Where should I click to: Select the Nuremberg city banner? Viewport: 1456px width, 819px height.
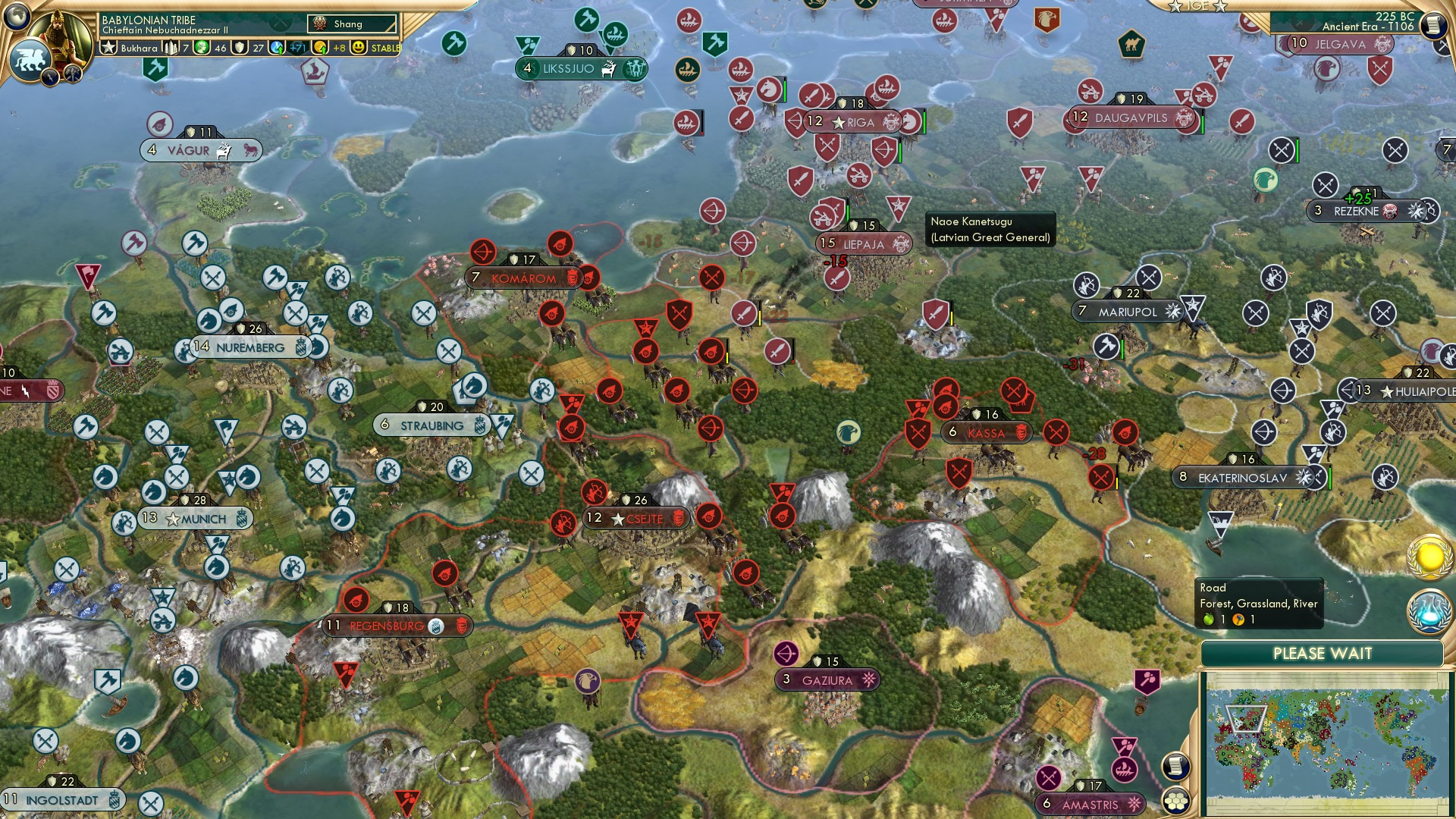[250, 347]
